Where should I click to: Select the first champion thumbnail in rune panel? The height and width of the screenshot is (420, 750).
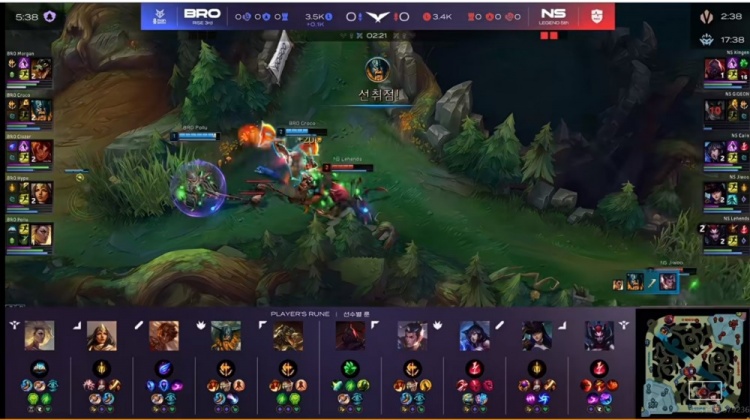pos(39,335)
